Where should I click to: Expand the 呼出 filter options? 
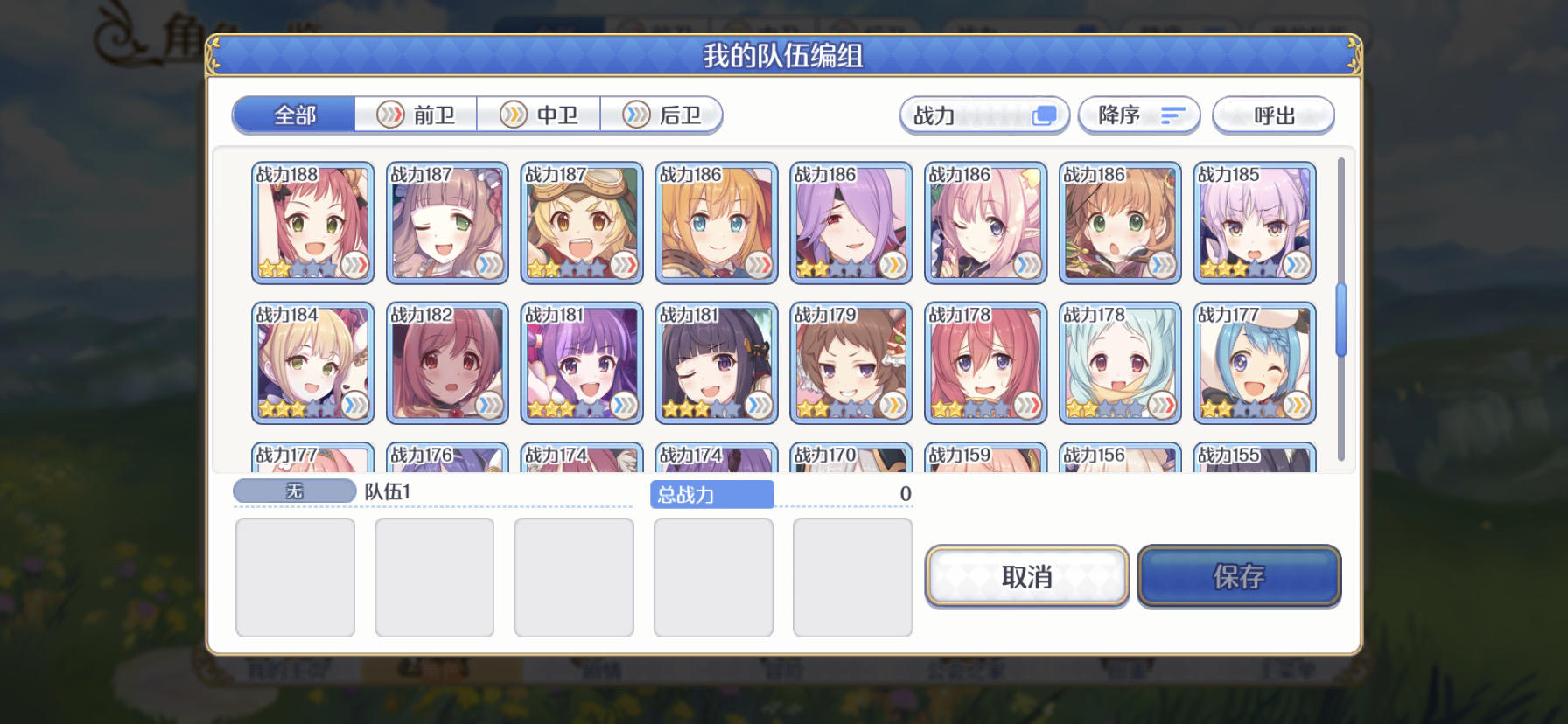(1273, 115)
